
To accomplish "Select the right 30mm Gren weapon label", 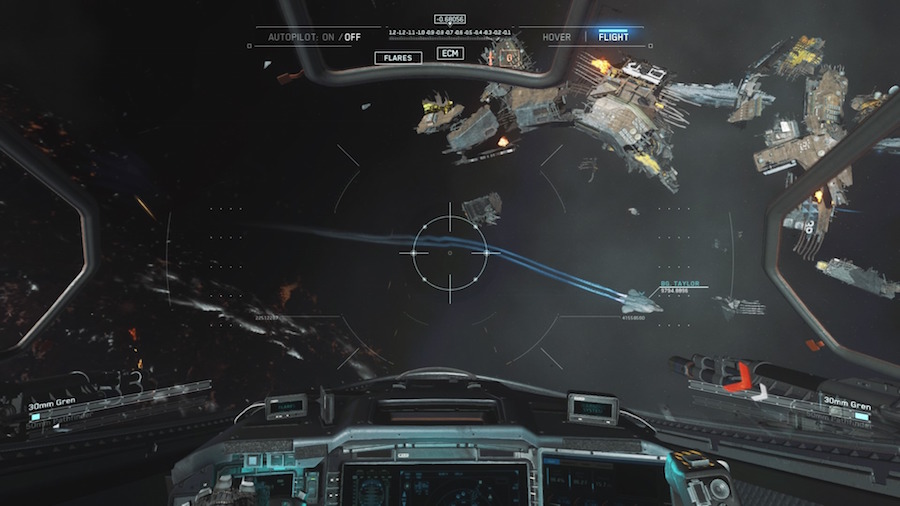I will [x=846, y=406].
